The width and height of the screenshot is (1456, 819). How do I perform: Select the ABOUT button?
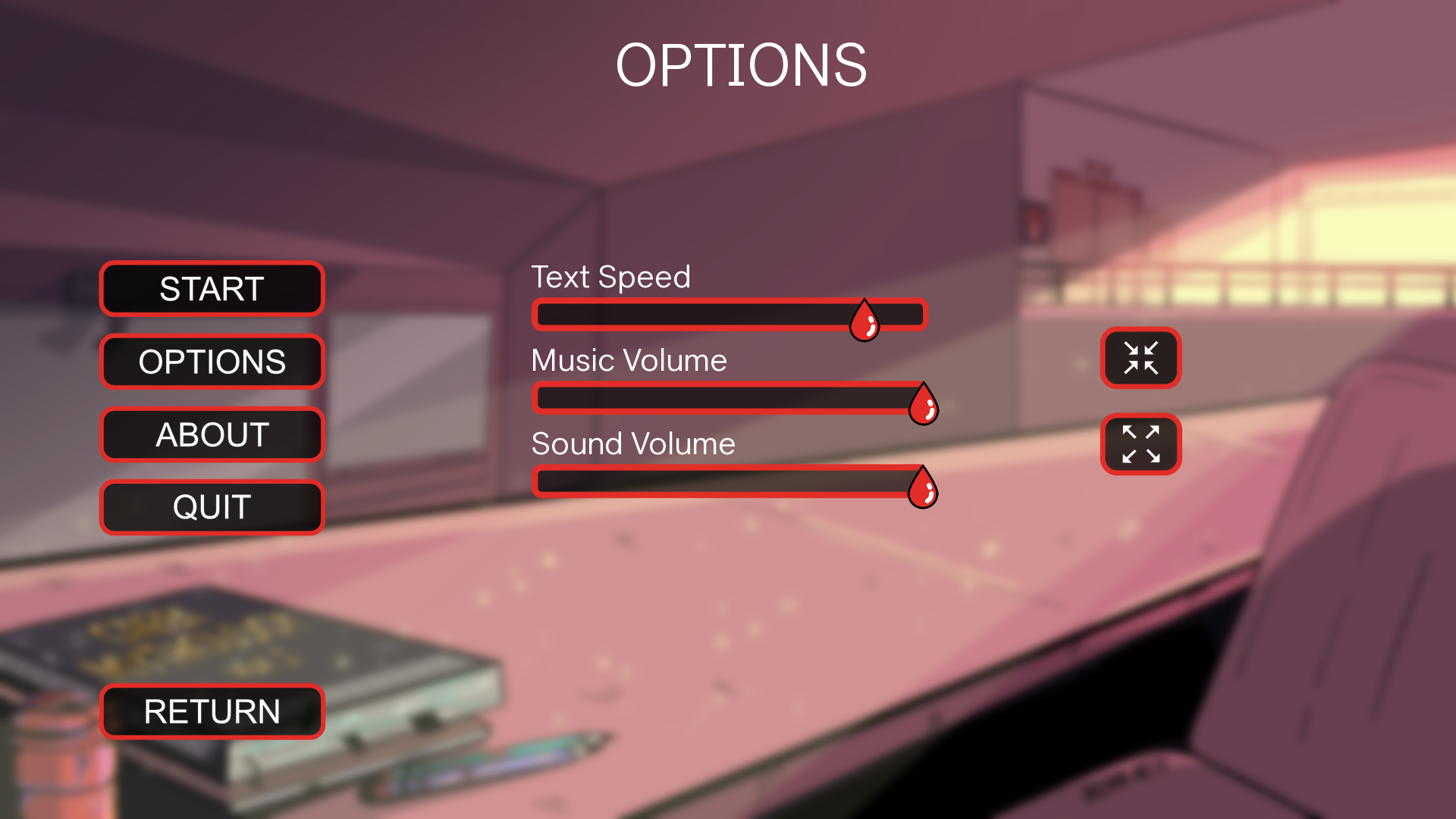click(x=212, y=435)
